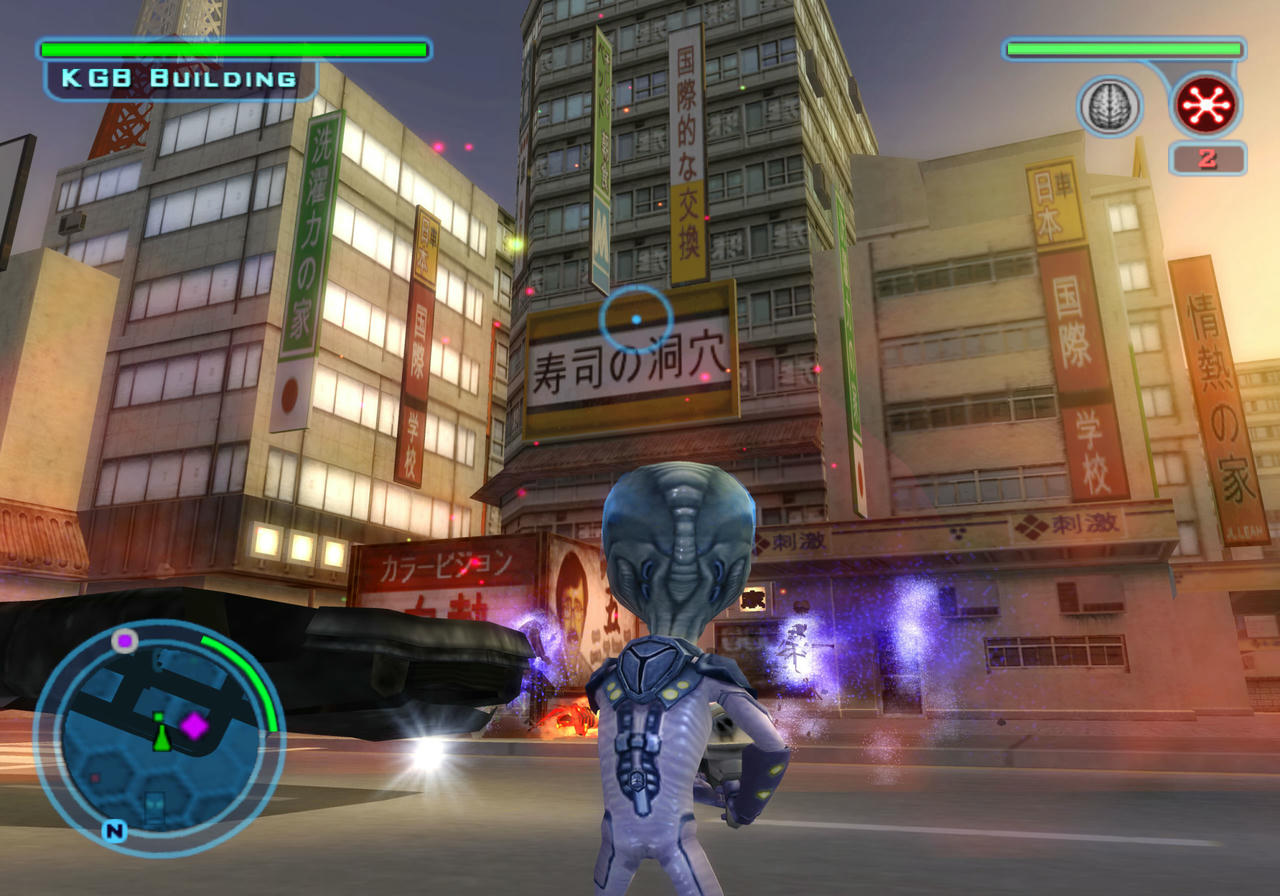Click the purple marker on radar edge
The image size is (1280, 896).
(124, 640)
